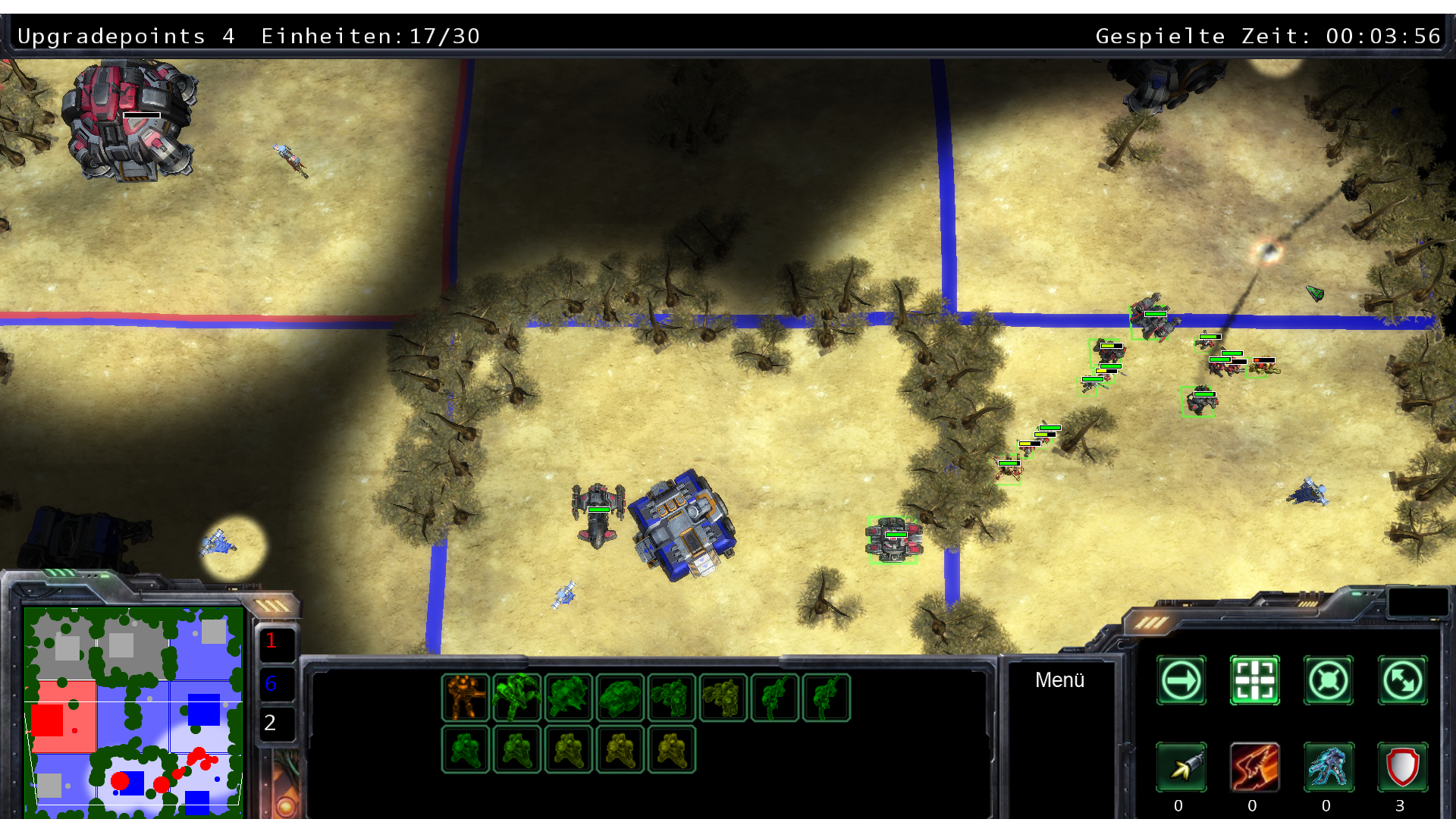Screen dimensions: 1456x819
Task: Click the stop command icon
Action: click(x=1328, y=681)
